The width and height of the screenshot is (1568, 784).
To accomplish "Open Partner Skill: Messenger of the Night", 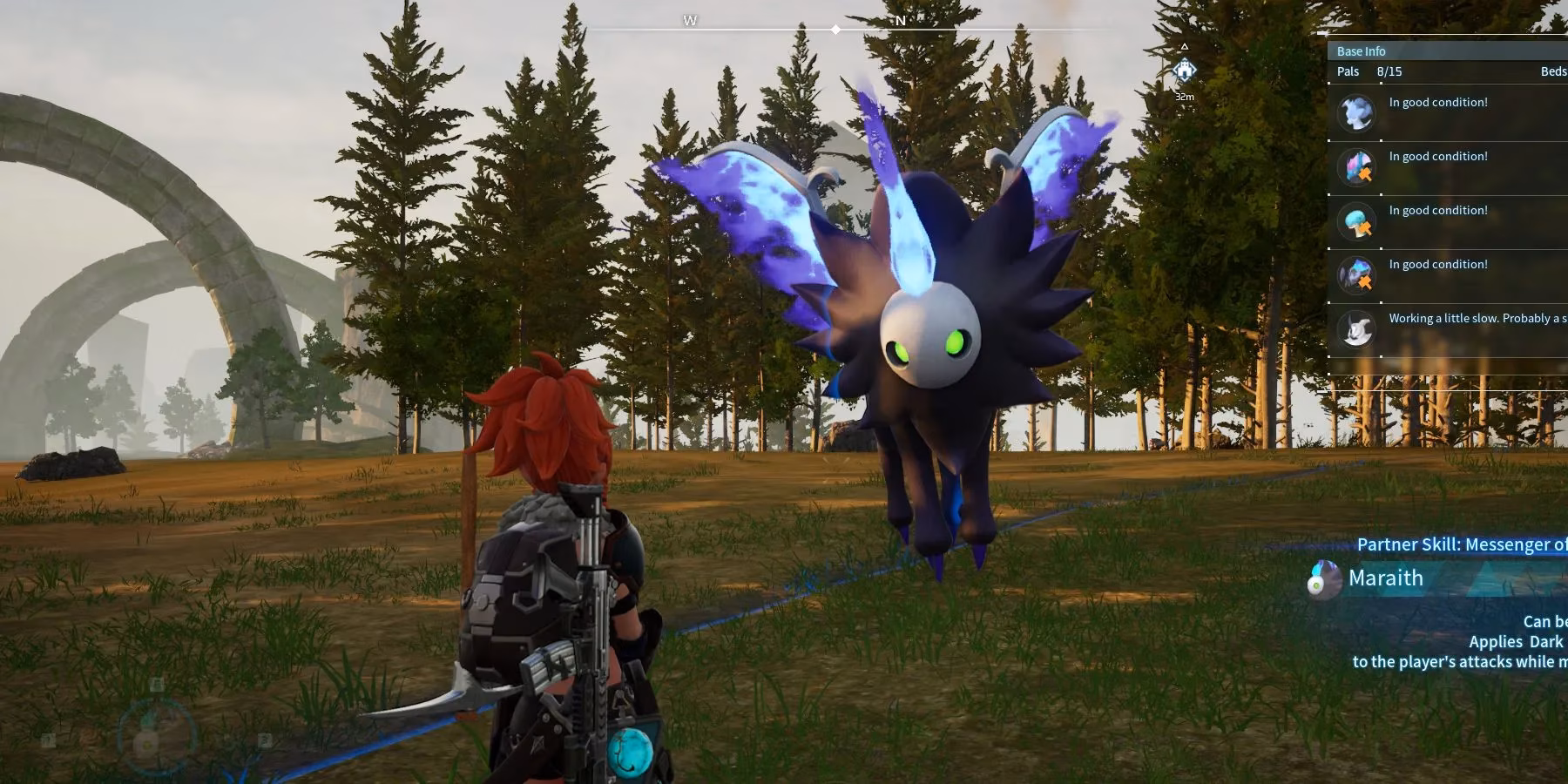I will 1462,544.
